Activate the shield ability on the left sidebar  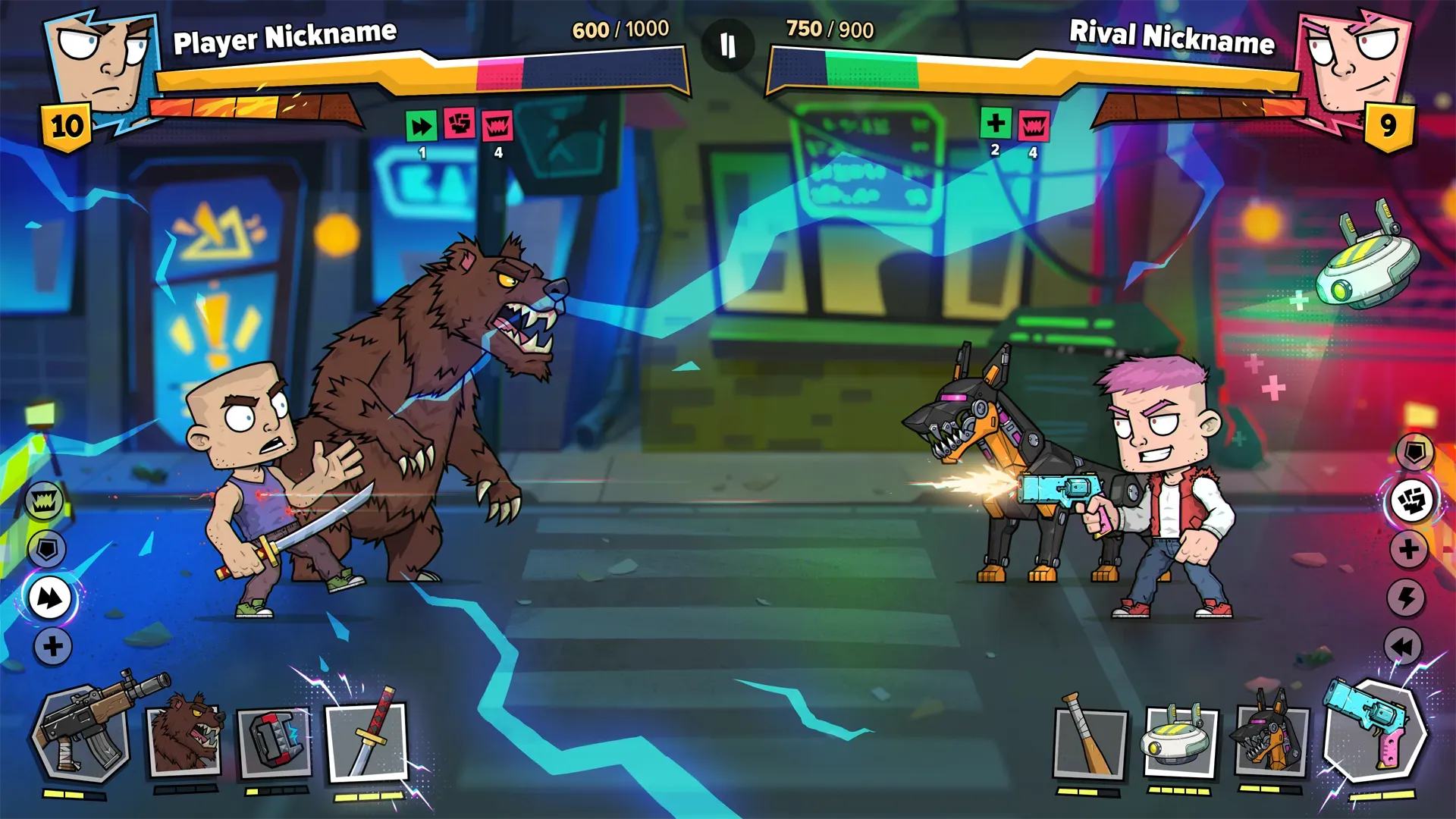tap(47, 549)
